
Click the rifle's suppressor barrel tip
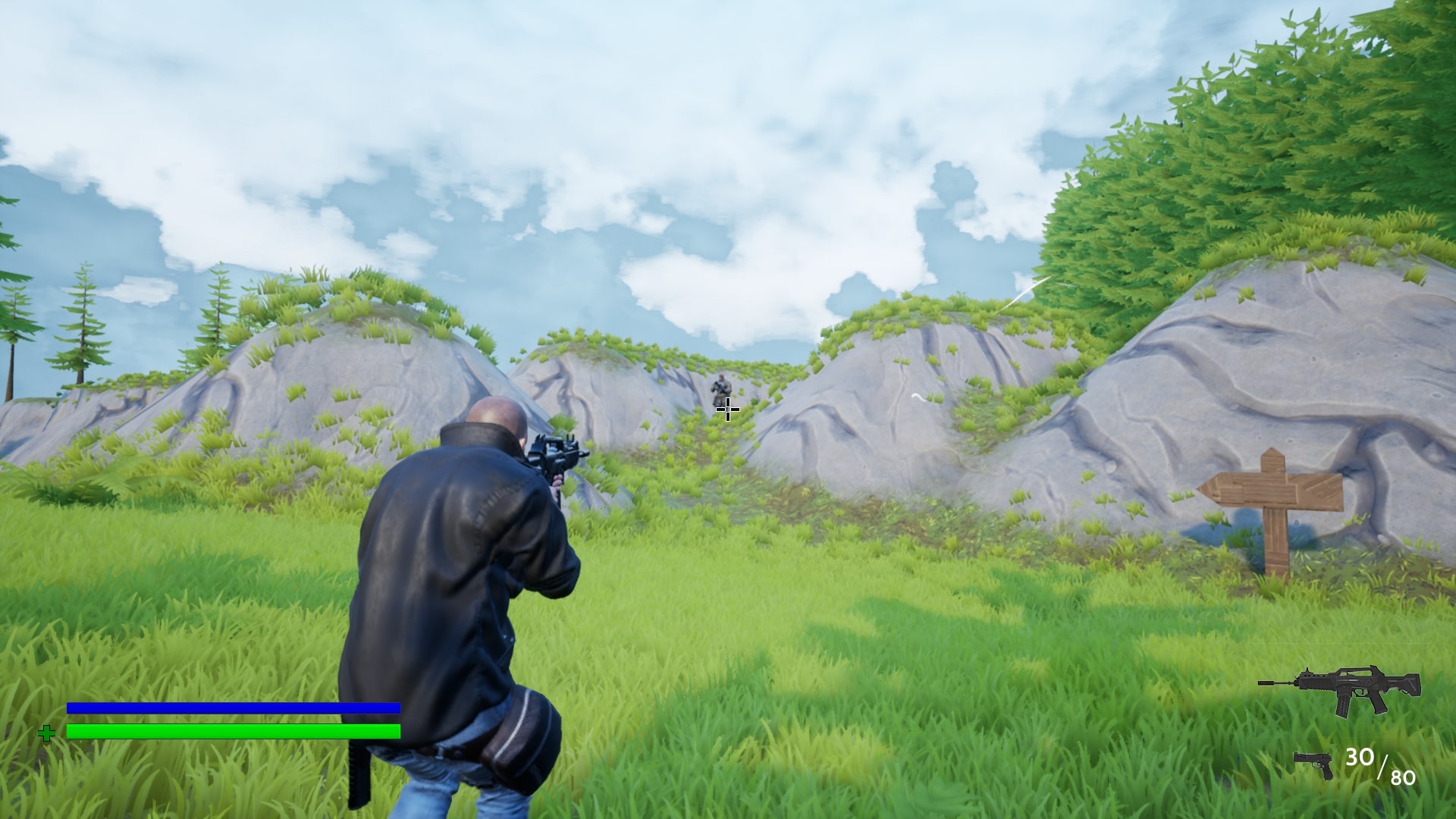click(x=1261, y=682)
